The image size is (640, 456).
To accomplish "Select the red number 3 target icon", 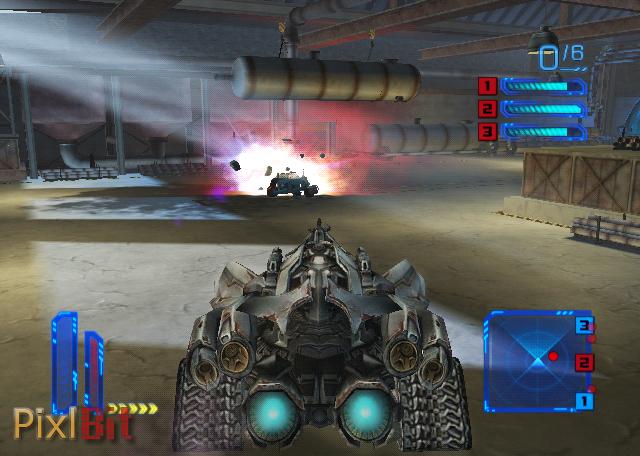I will point(488,131).
